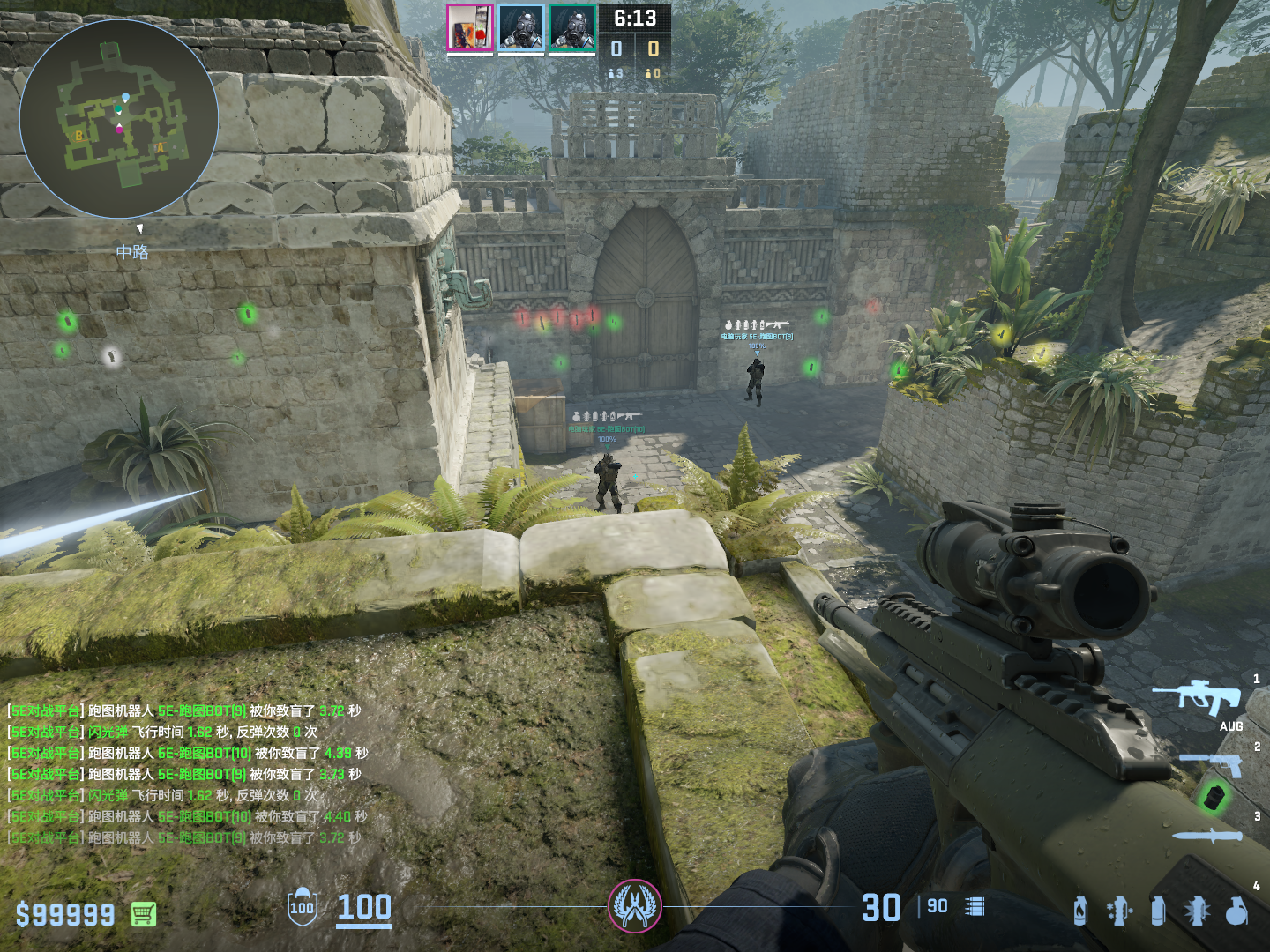Choose the knife weapon slot

1208,836
